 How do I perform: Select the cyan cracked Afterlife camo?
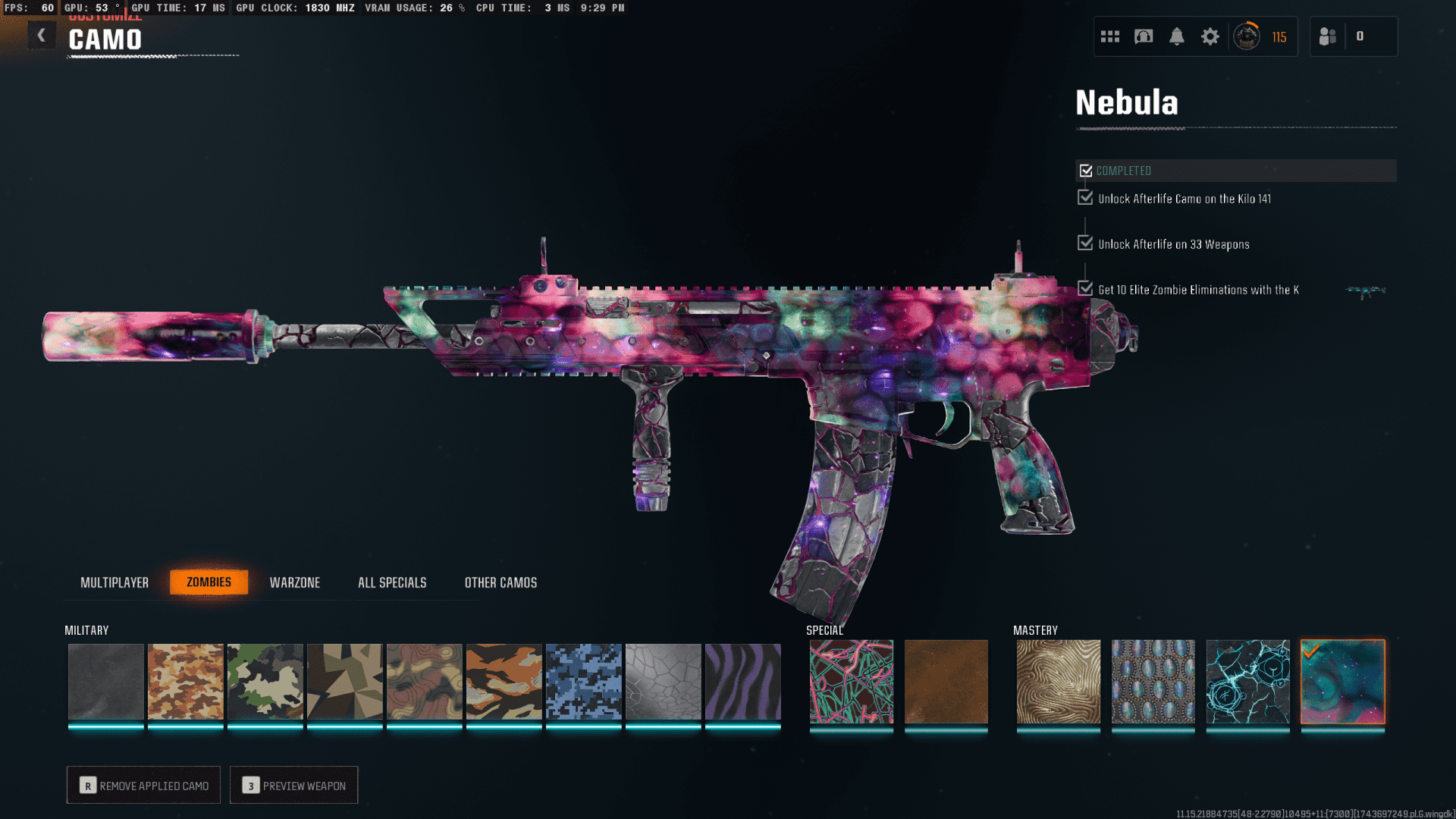tap(1247, 681)
